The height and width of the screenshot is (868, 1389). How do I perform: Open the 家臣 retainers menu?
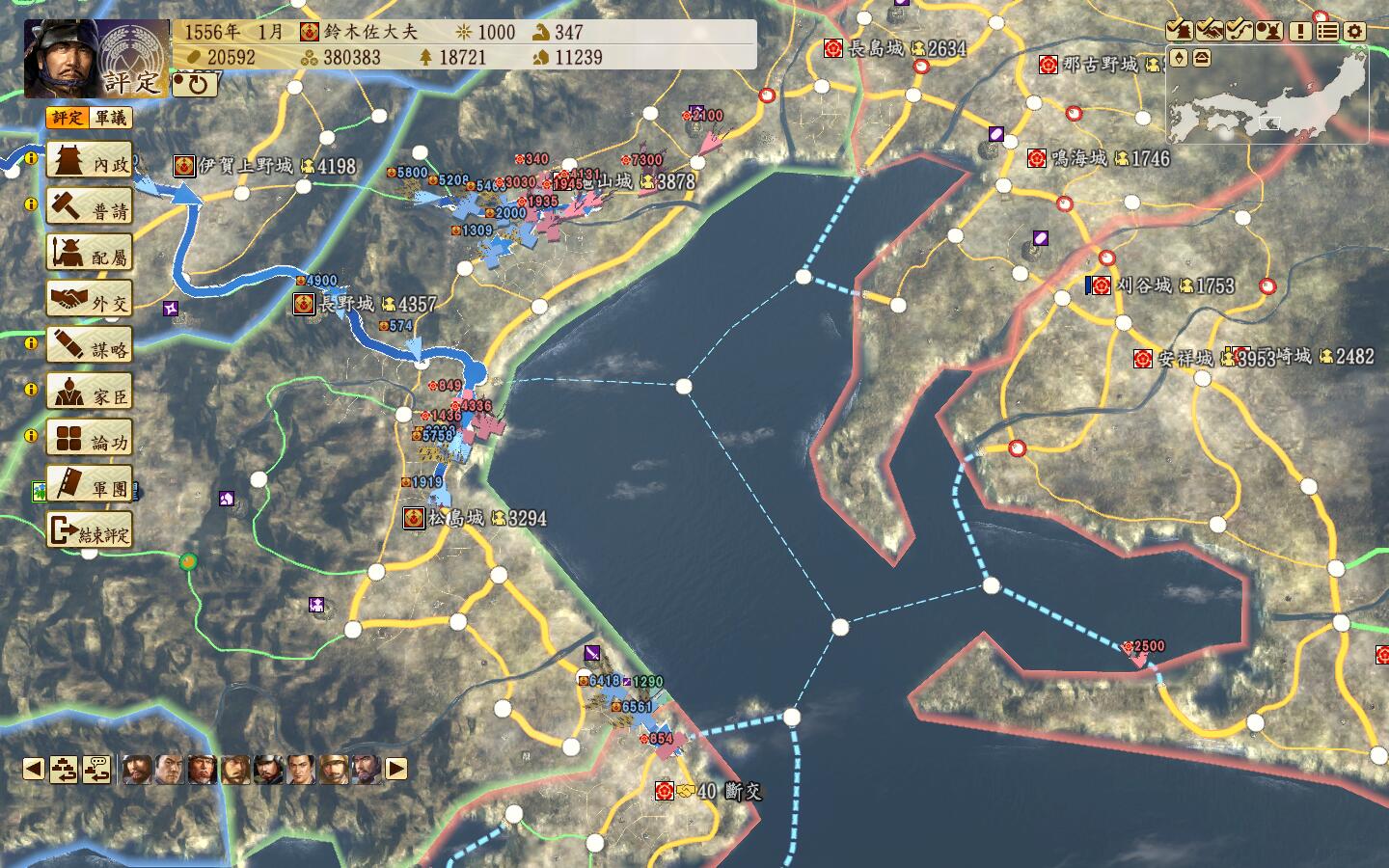tap(90, 393)
